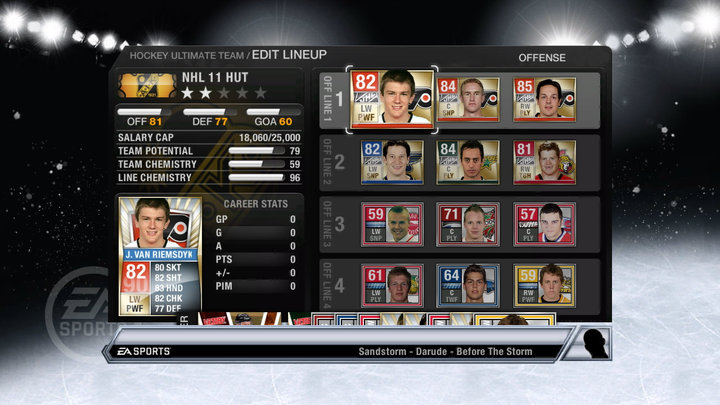Click the Offense section header
Image resolution: width=720 pixels, height=405 pixels.
542,58
